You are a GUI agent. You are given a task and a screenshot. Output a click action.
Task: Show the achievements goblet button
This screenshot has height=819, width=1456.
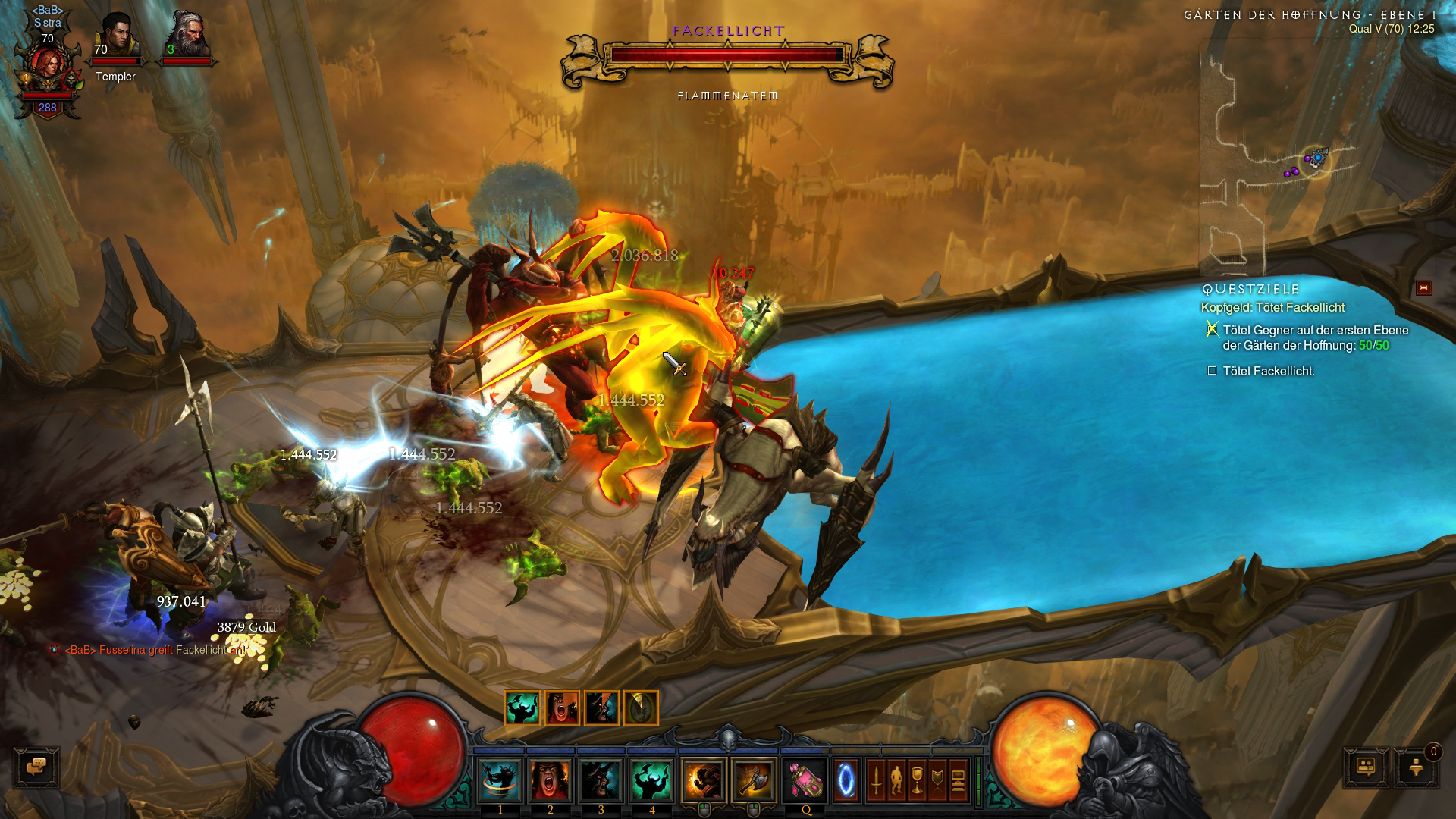[917, 780]
